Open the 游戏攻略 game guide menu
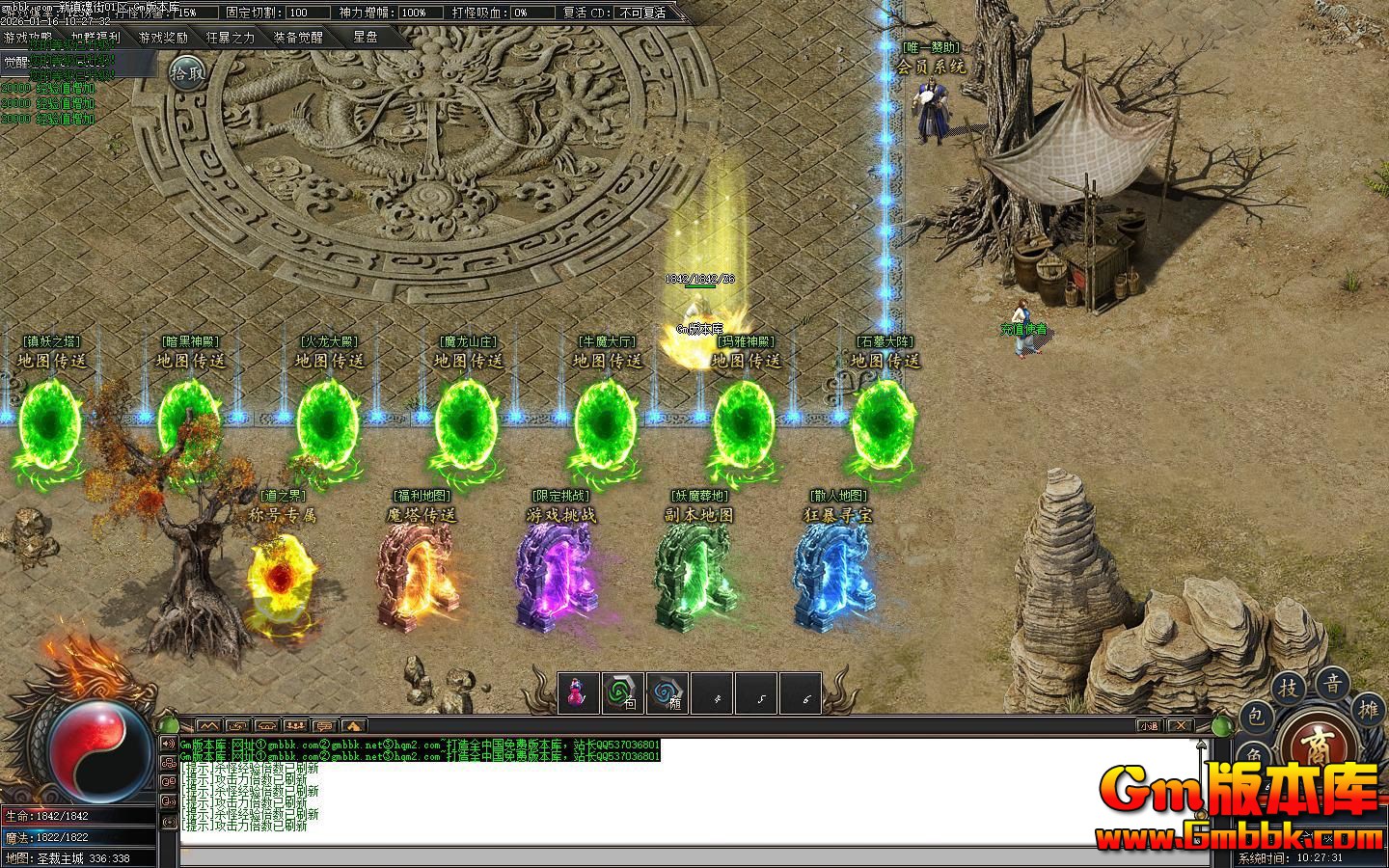1389x868 pixels. click(x=28, y=38)
